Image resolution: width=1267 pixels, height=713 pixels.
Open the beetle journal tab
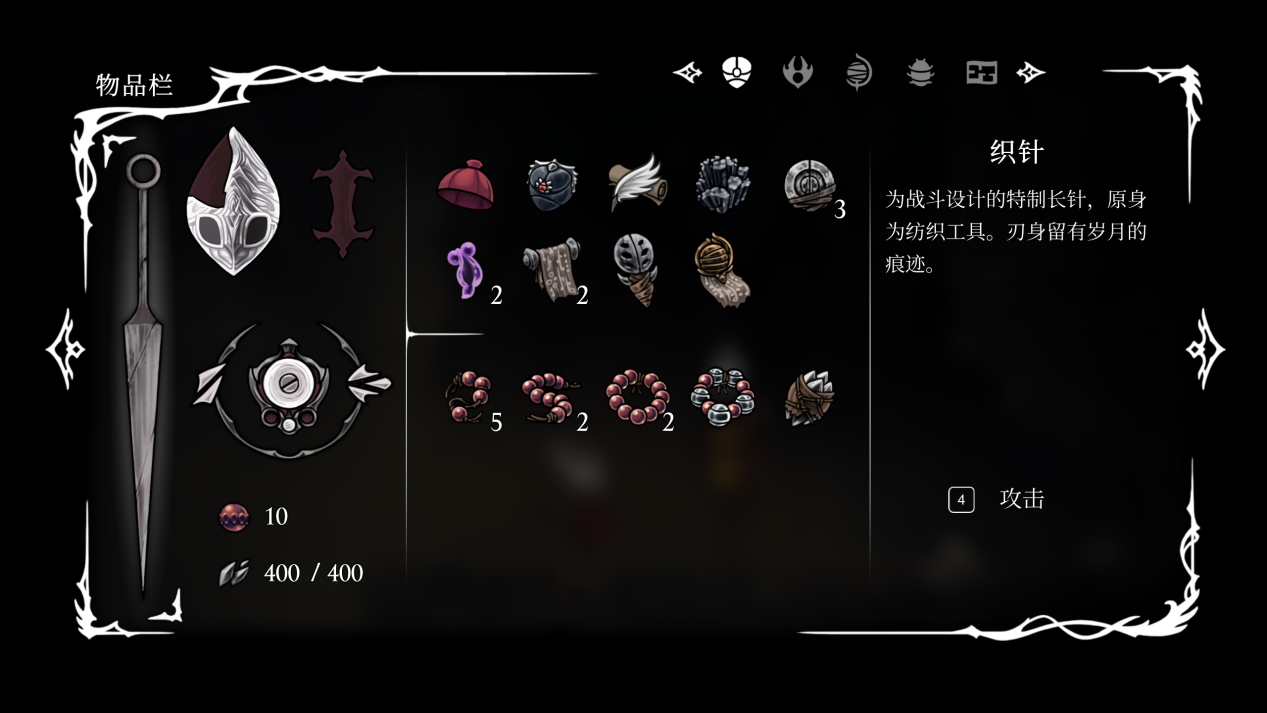[920, 72]
